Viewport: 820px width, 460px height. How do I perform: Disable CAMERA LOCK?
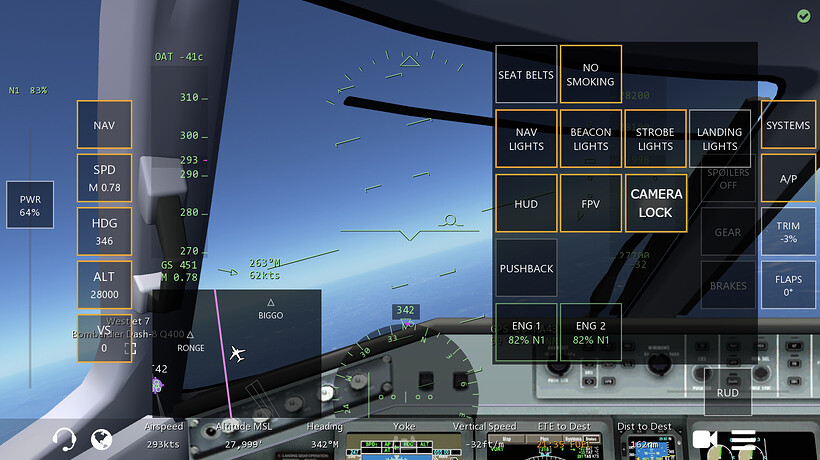(655, 204)
